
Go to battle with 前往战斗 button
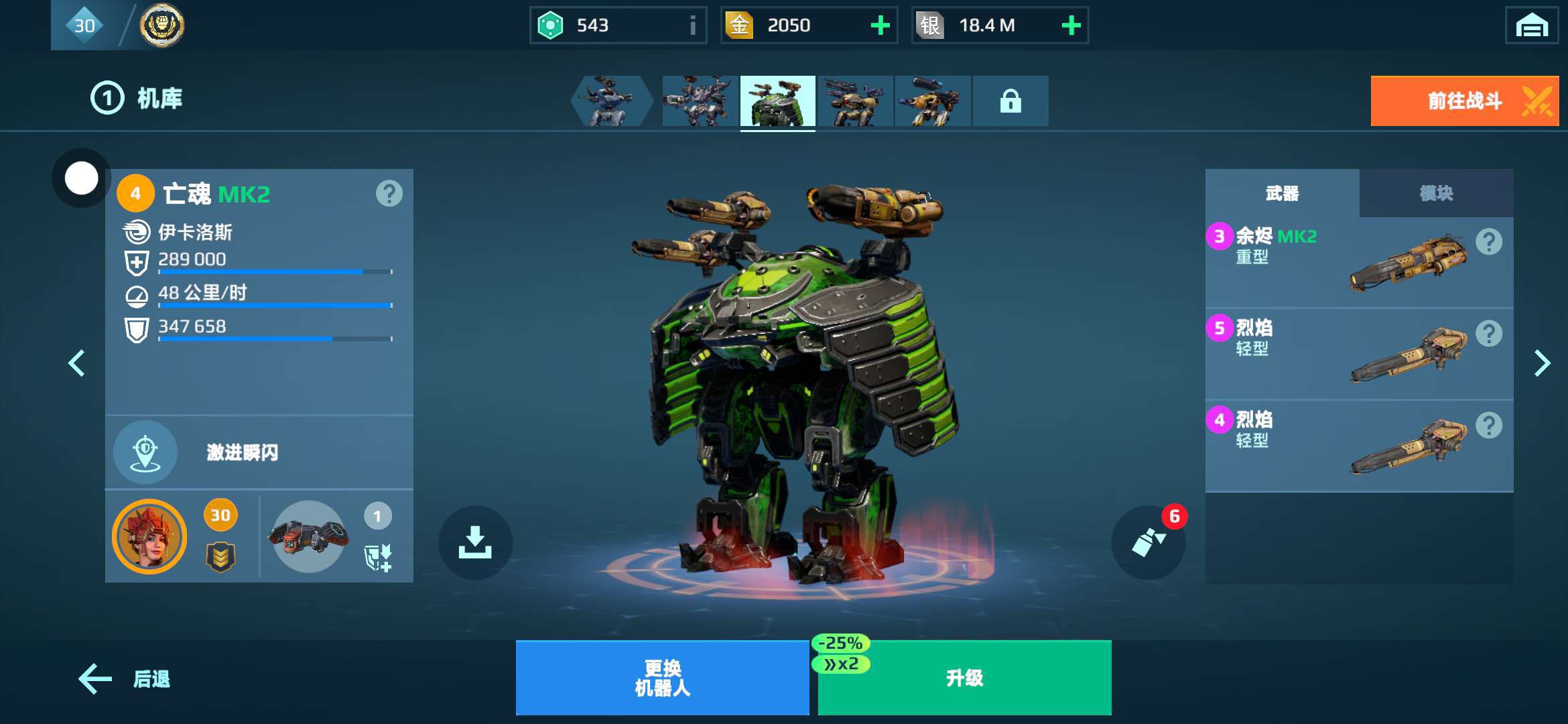1464,101
